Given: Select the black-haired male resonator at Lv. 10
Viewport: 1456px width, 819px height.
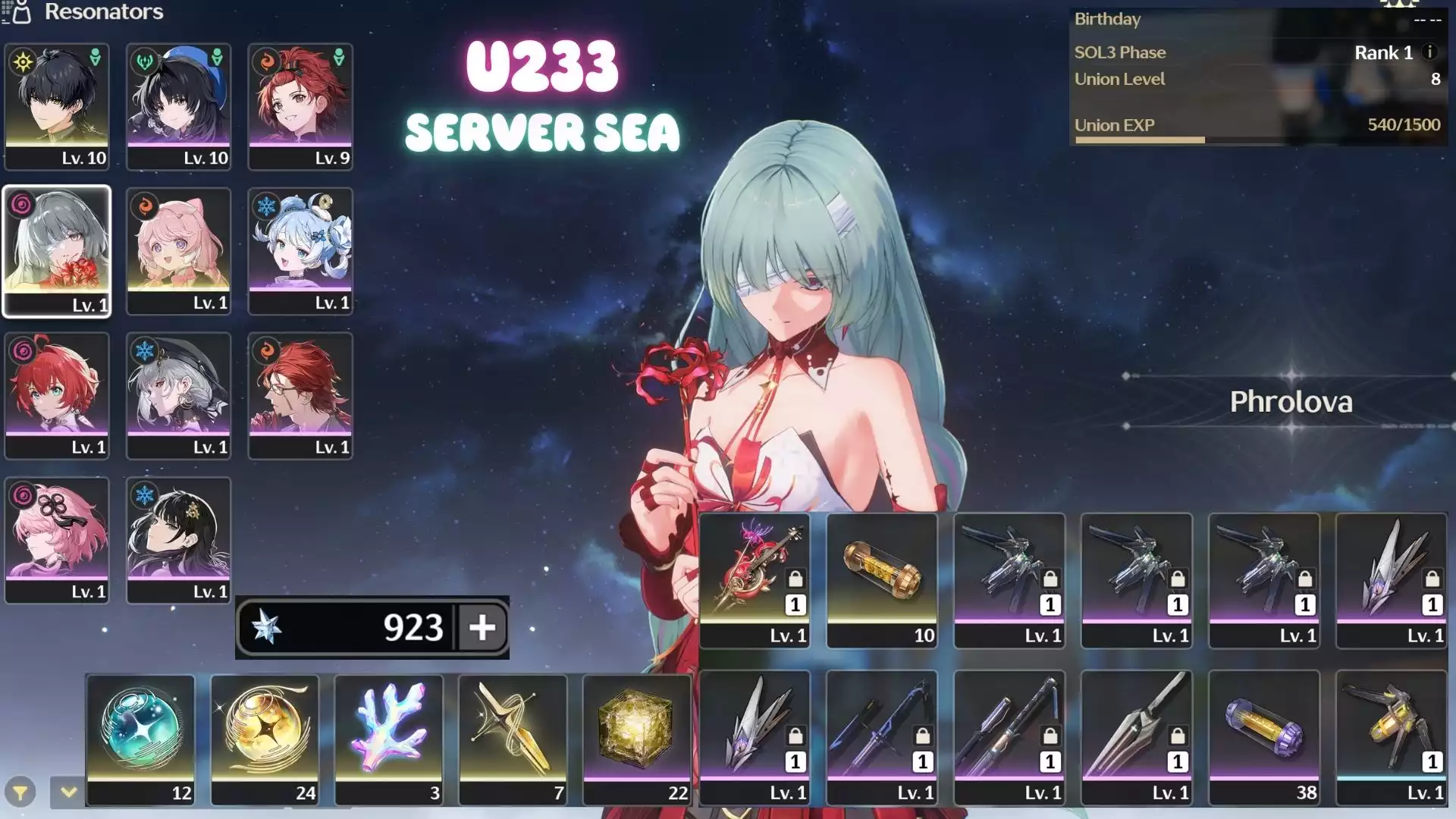Looking at the screenshot, I should pos(57,105).
